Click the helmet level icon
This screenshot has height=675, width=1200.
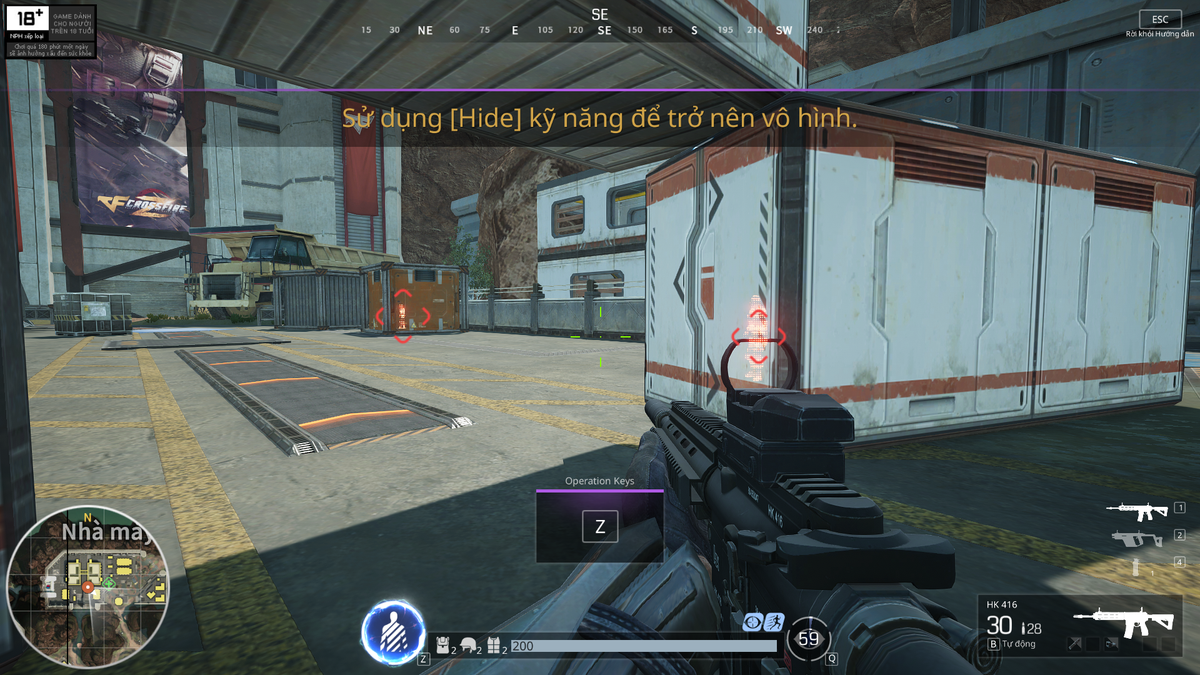[467, 646]
